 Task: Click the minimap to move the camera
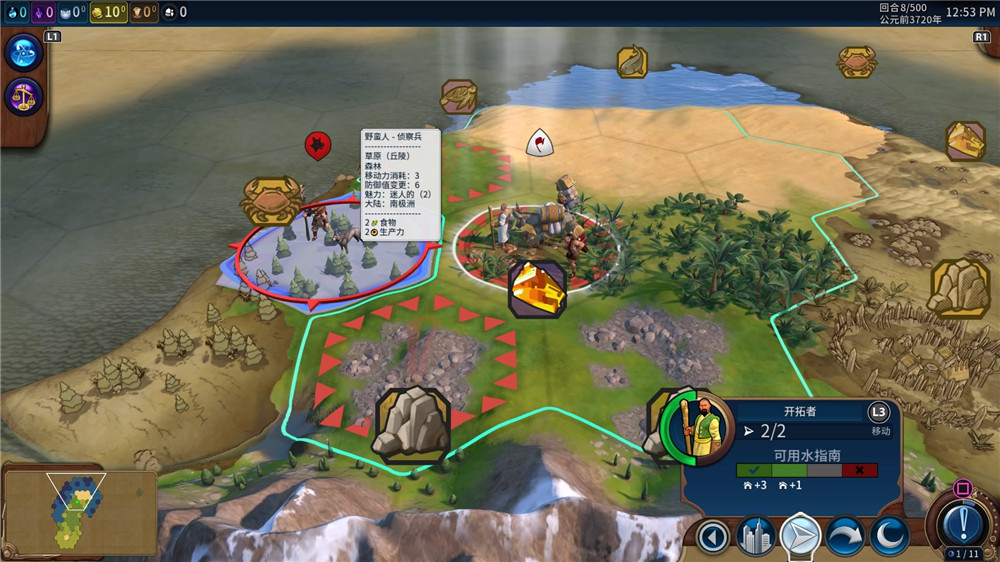tap(78, 511)
